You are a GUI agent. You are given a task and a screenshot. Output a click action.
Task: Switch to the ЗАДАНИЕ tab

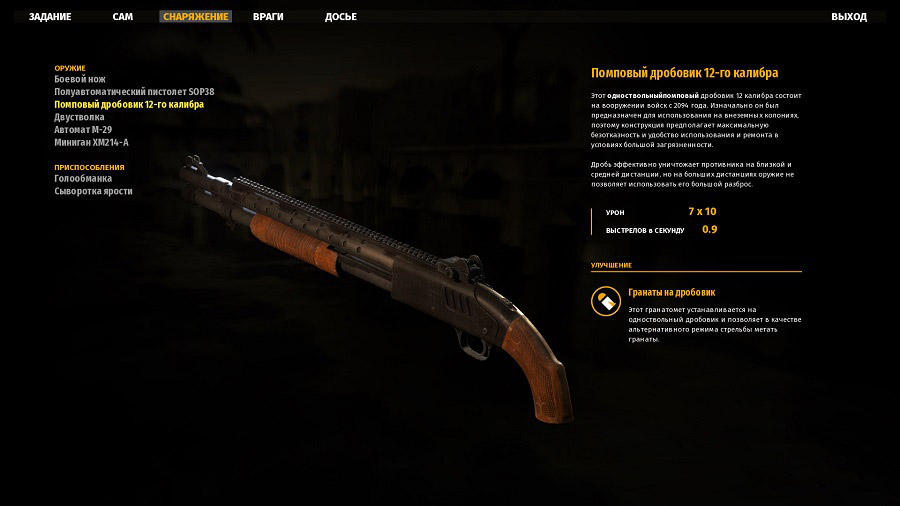click(50, 17)
